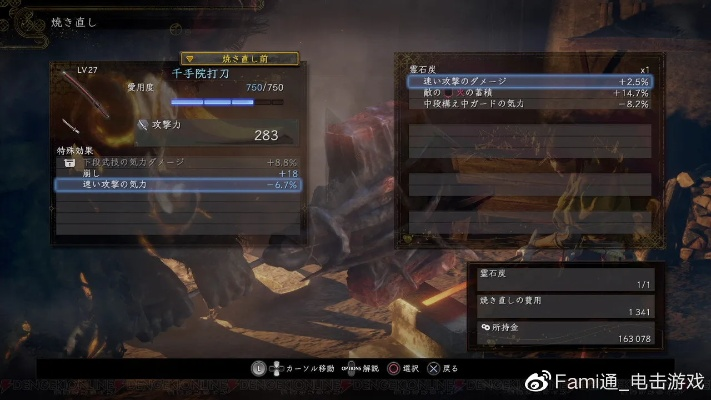The width and height of the screenshot is (711, 400).
Task: Choose the 崩し +18 special effect
Action: (177, 173)
